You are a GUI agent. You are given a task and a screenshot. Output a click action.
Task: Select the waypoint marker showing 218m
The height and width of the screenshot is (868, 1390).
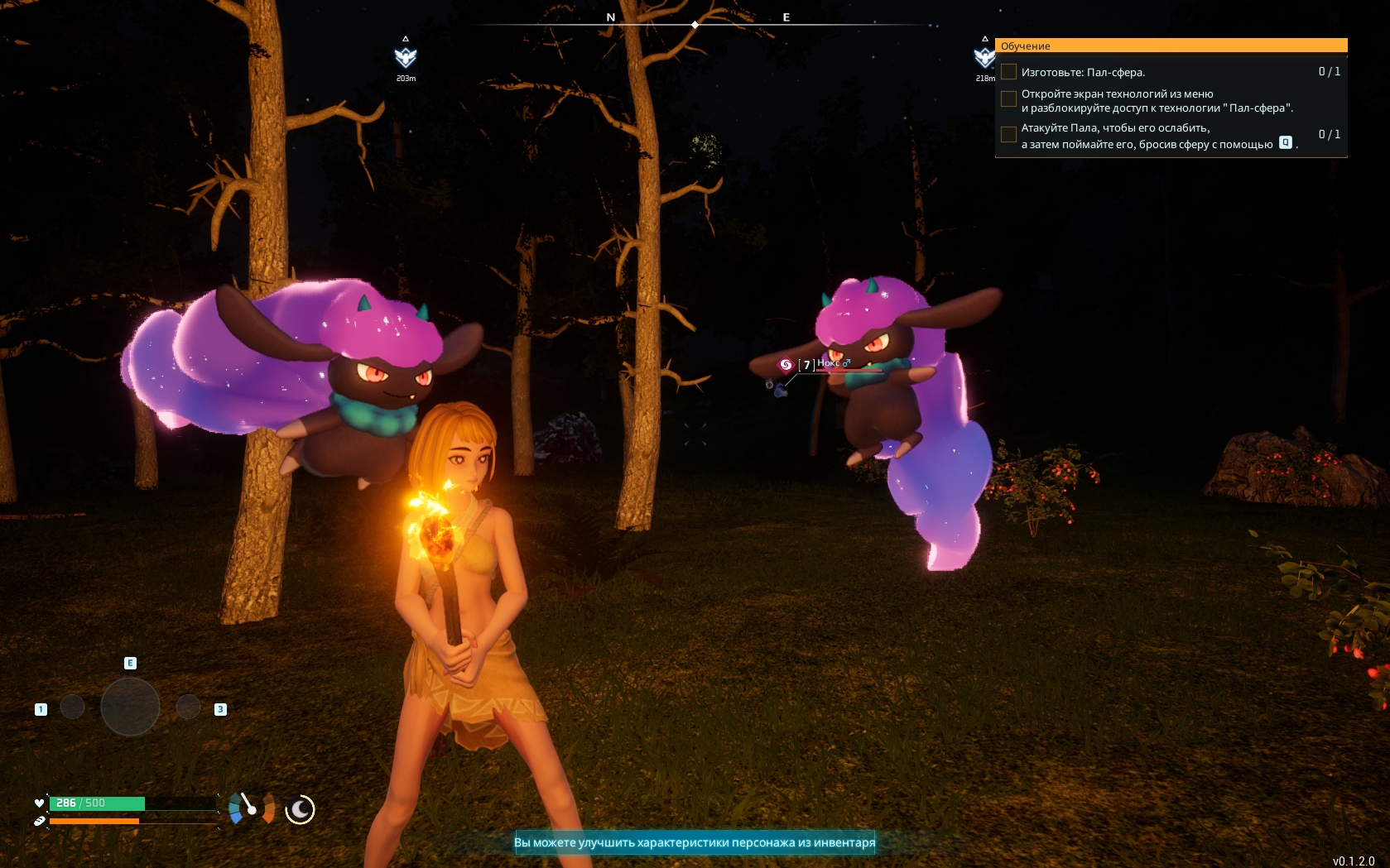click(984, 57)
